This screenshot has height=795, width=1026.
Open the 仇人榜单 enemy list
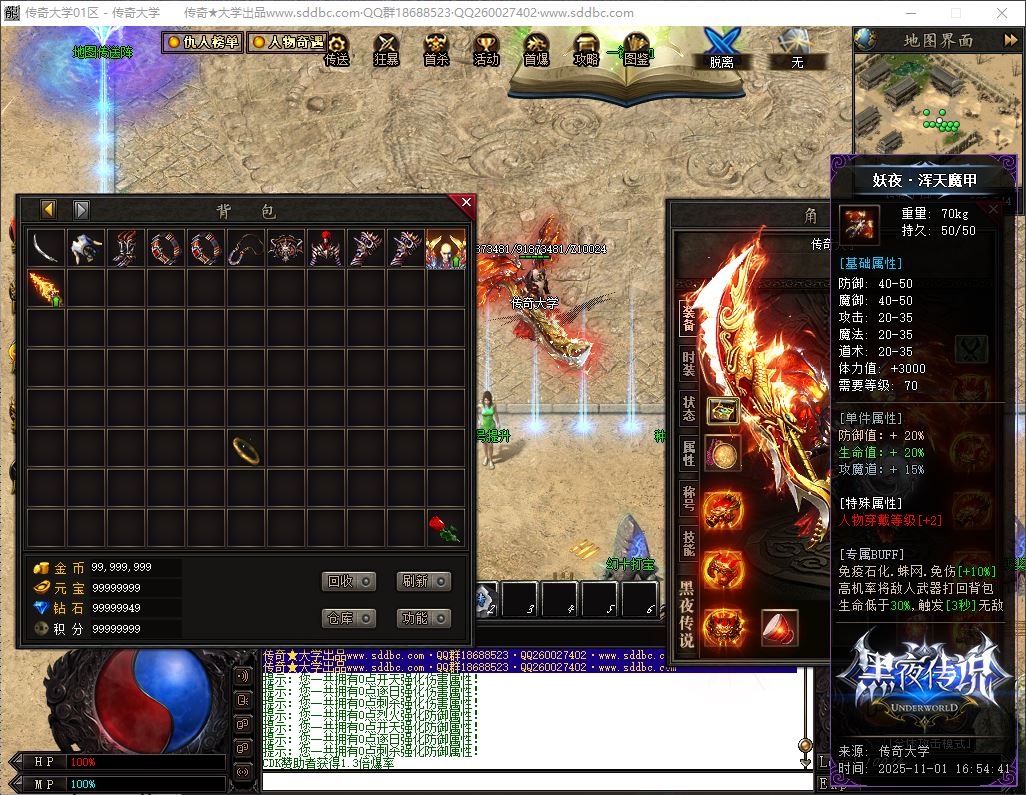tap(203, 43)
